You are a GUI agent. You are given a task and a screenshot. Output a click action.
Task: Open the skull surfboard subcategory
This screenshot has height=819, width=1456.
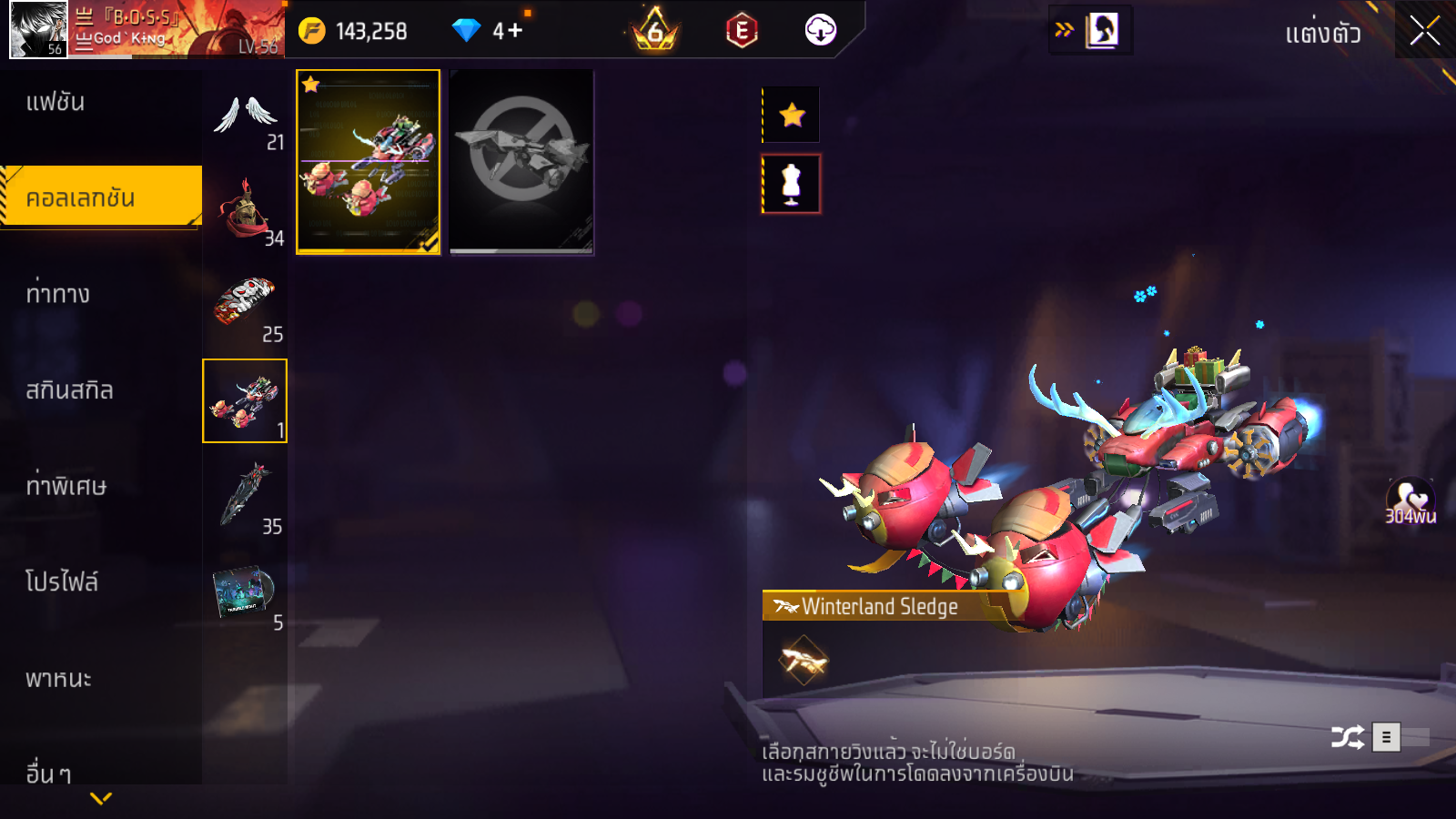point(245,308)
